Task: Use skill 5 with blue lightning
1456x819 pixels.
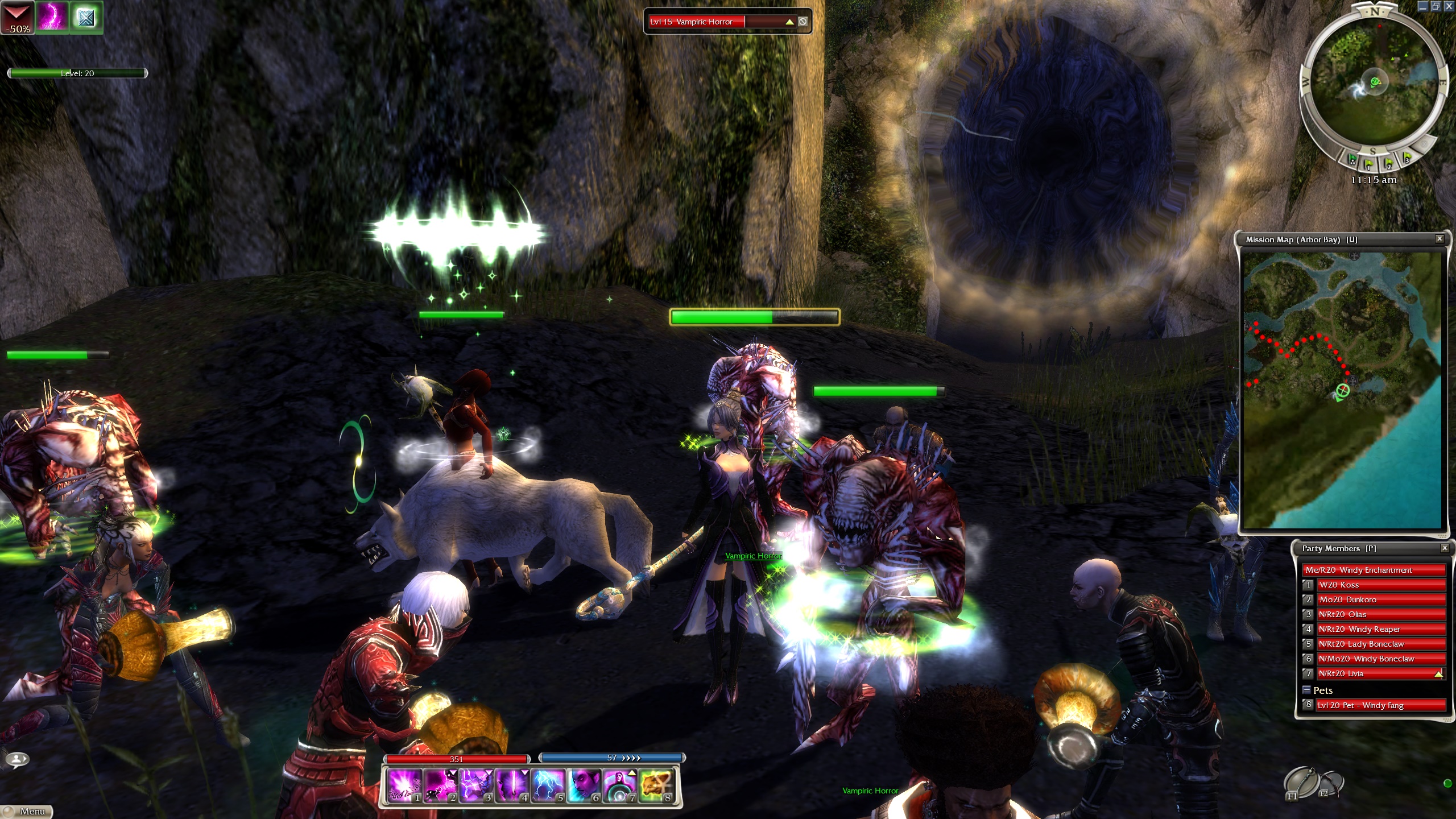Action: [549, 785]
